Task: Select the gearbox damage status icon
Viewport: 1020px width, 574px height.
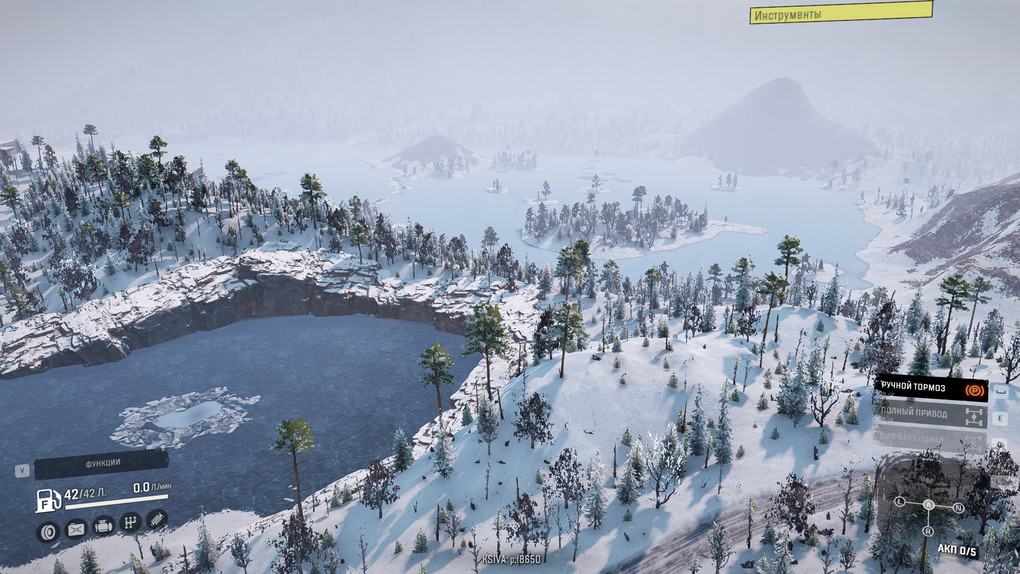Action: (x=130, y=523)
